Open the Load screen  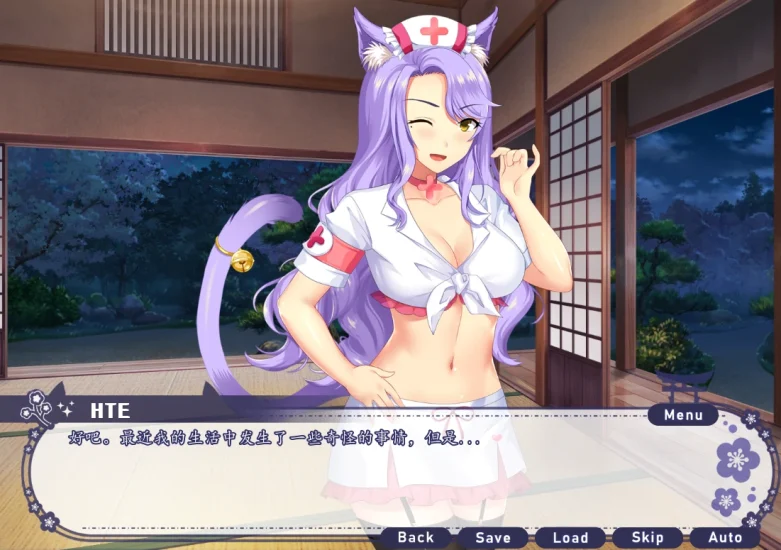[x=570, y=538]
